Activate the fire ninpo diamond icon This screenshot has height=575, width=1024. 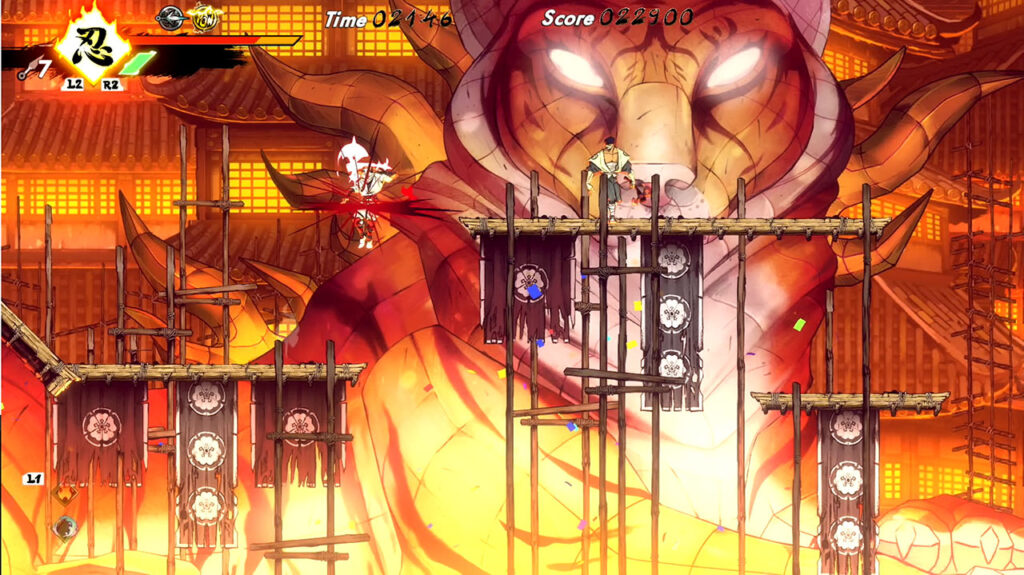point(63,495)
